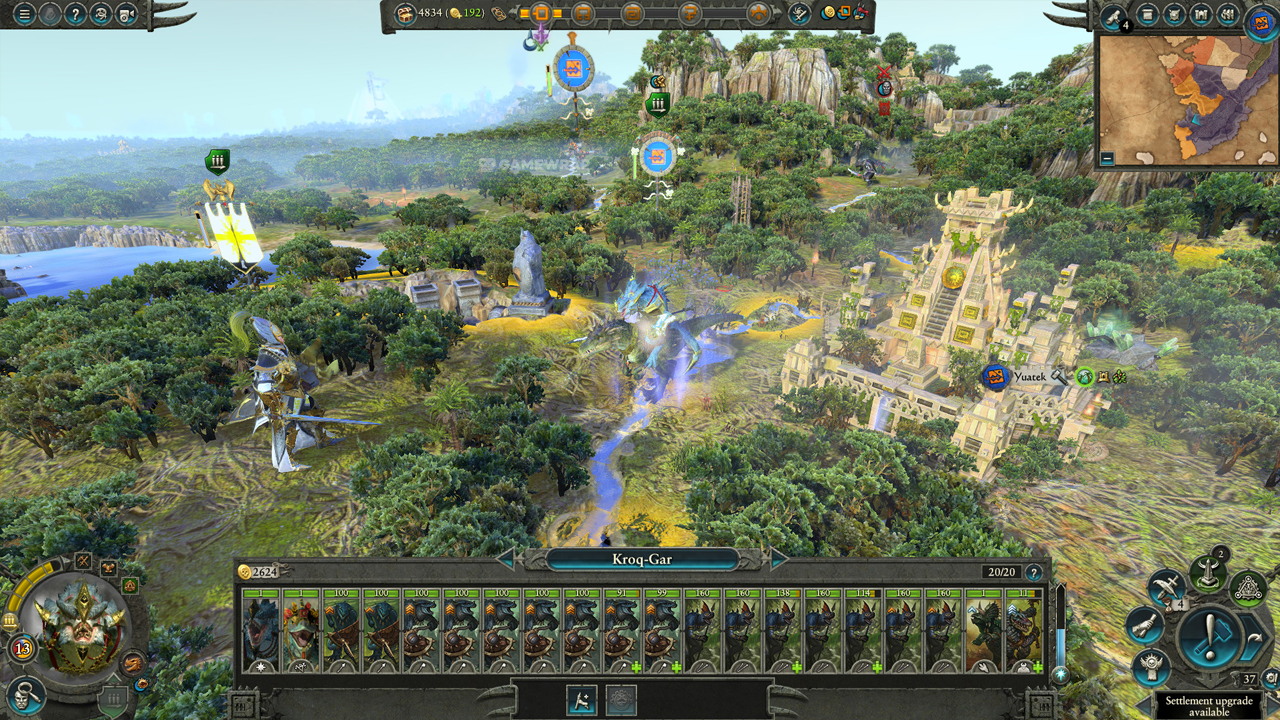Click the lord level 13 badge
The height and width of the screenshot is (720, 1280).
(22, 648)
